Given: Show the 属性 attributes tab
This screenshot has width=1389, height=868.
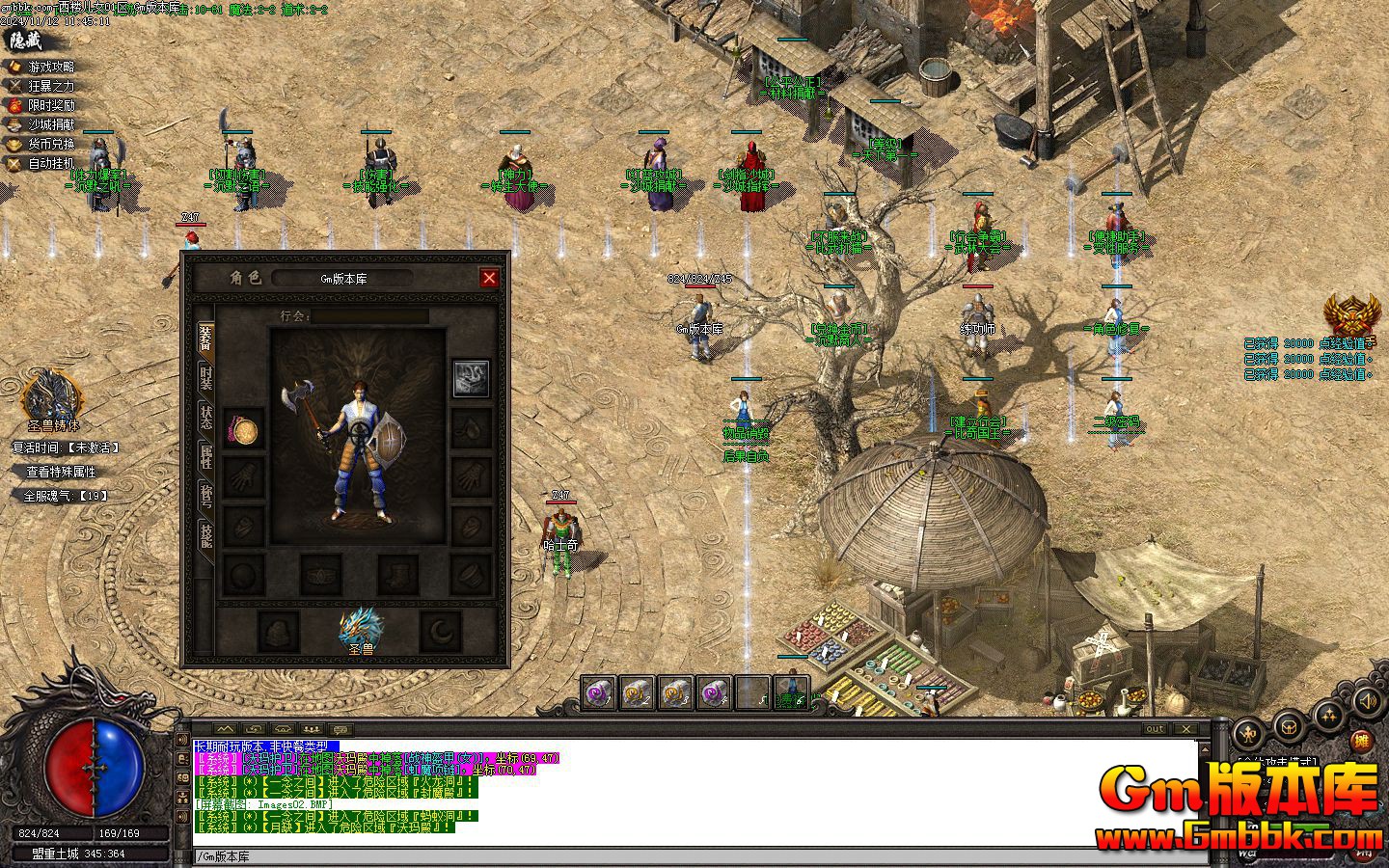Looking at the screenshot, I should 205,455.
